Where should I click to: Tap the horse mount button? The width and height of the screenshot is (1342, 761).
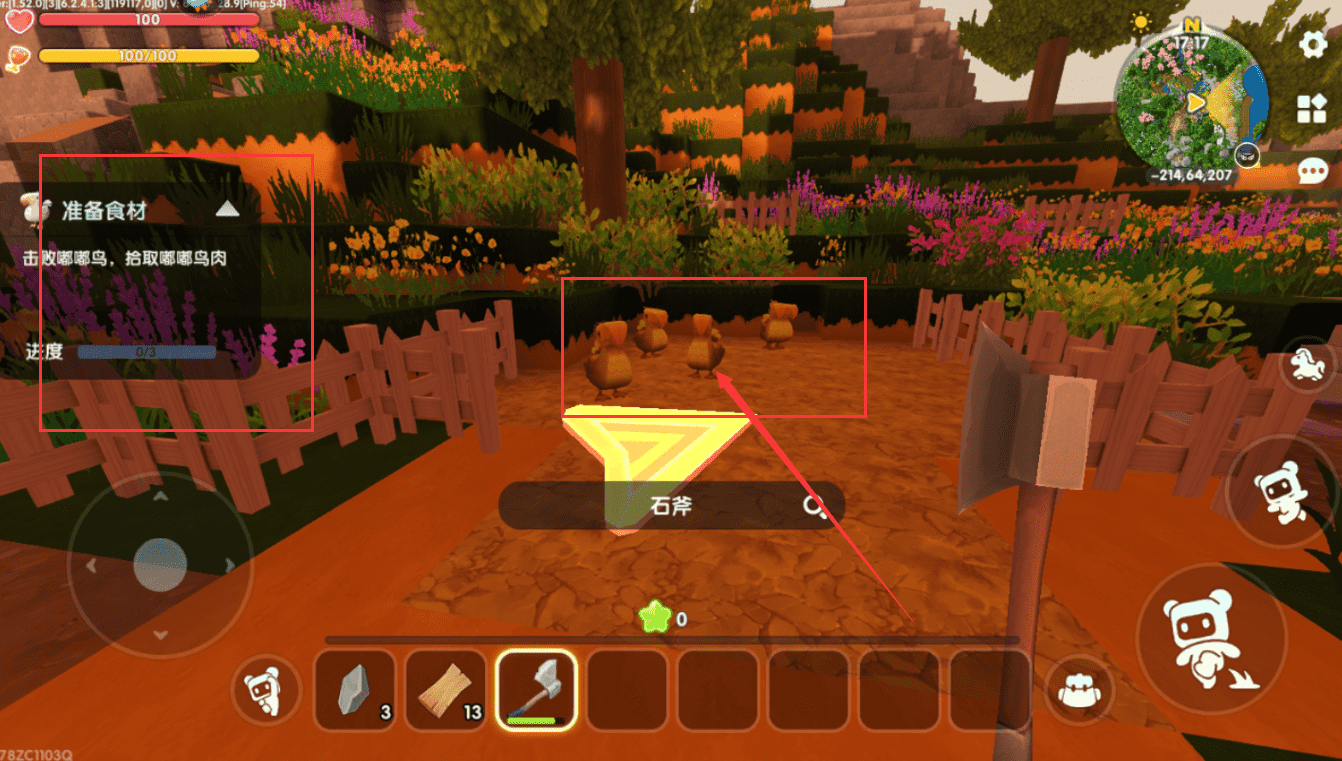1304,366
